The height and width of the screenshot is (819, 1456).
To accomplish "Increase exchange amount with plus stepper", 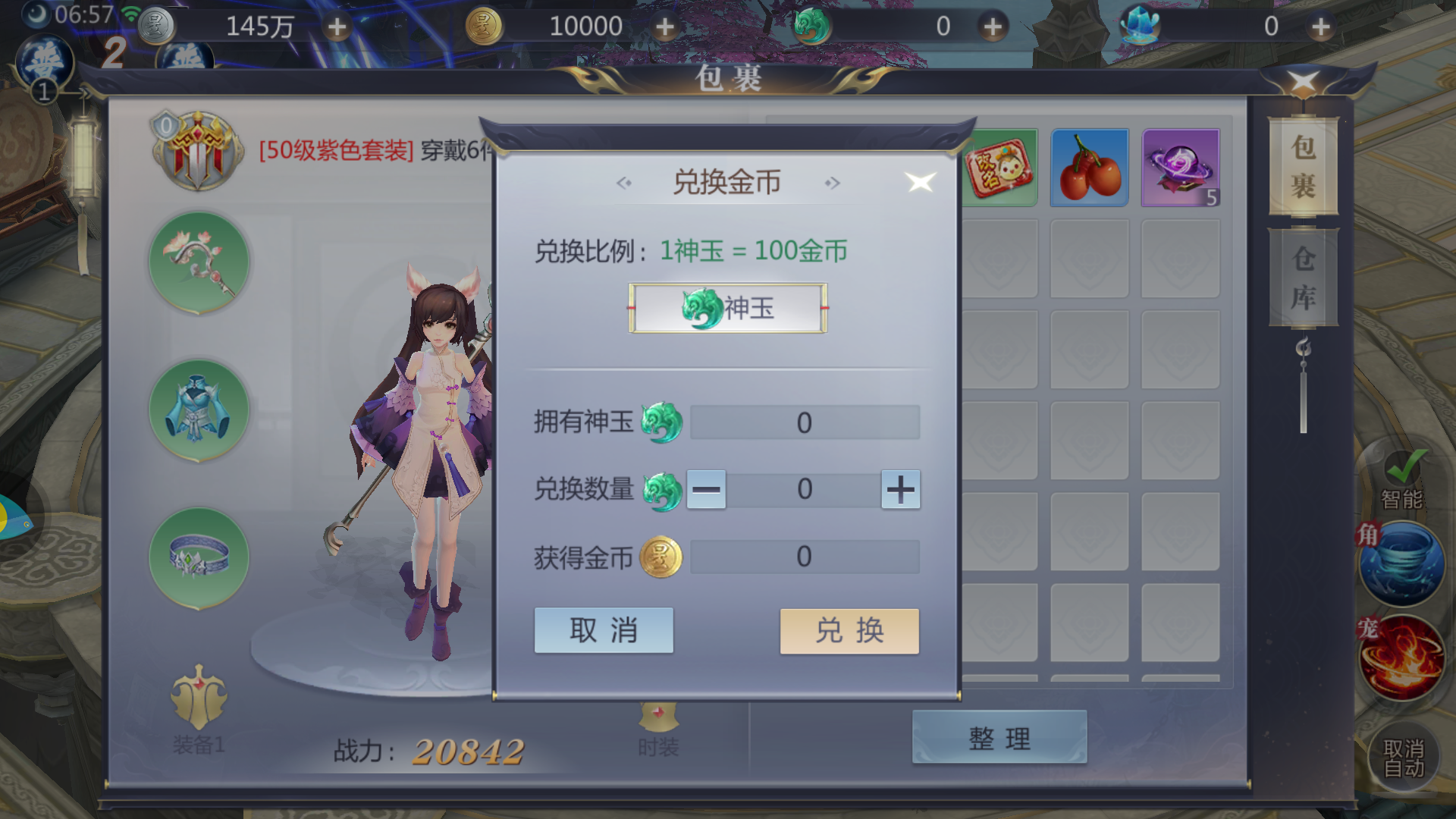I will 900,490.
